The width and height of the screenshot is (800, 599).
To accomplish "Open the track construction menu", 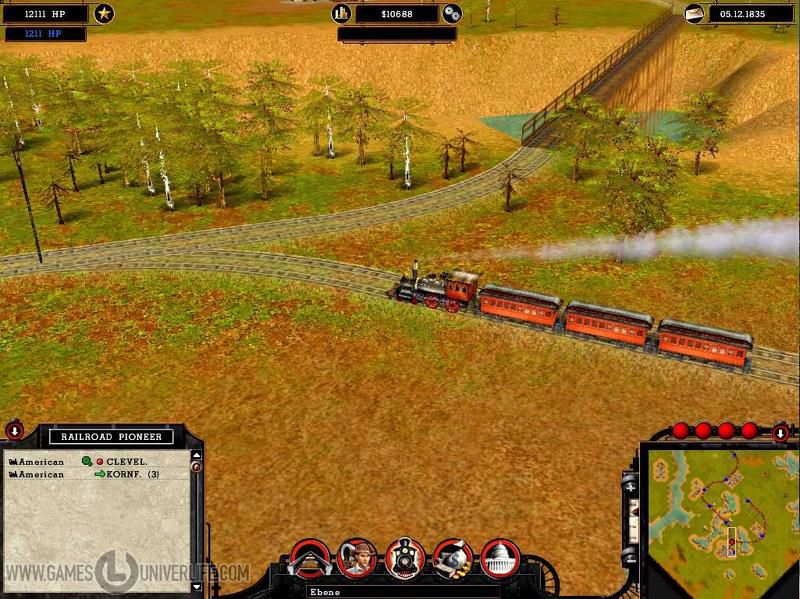I will [x=309, y=558].
